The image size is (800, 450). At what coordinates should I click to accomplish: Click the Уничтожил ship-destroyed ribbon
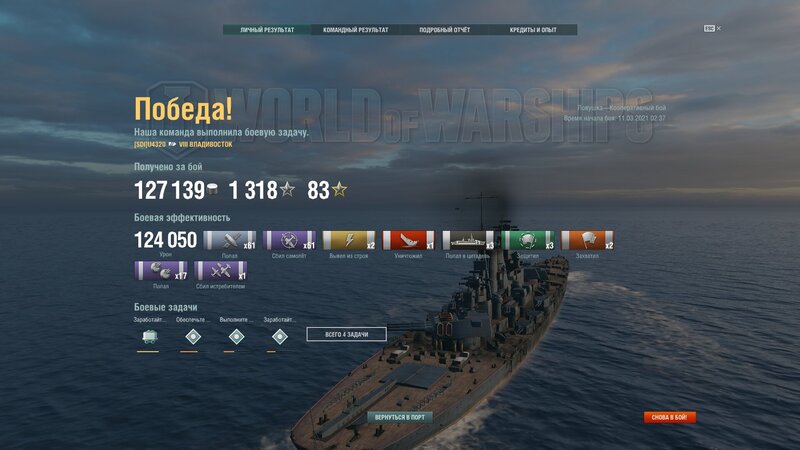[408, 240]
